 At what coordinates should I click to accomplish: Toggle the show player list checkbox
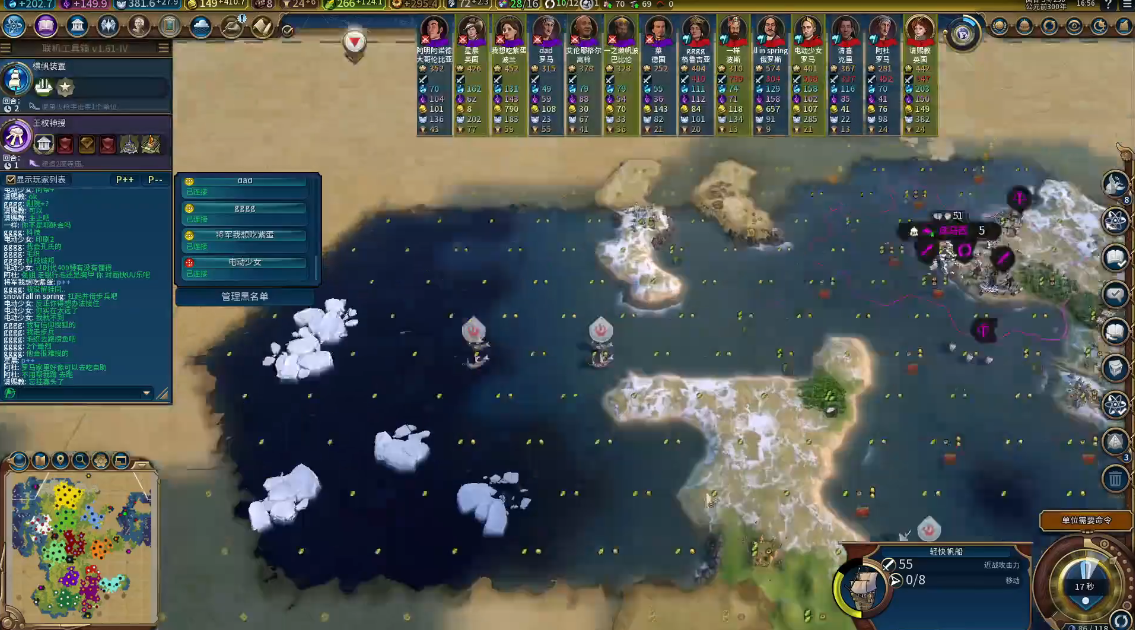(11, 180)
